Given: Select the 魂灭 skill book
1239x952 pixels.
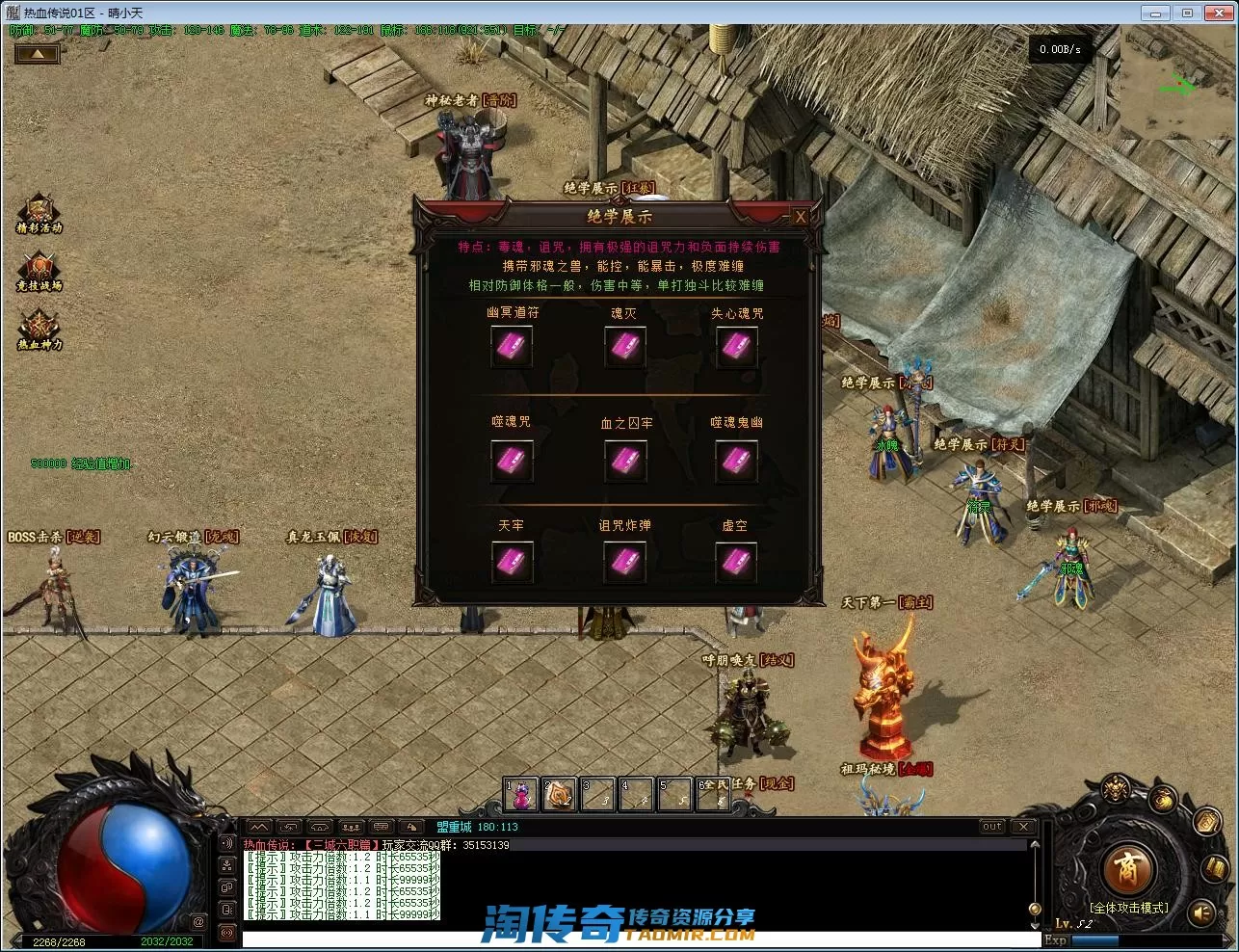Looking at the screenshot, I should click(624, 347).
